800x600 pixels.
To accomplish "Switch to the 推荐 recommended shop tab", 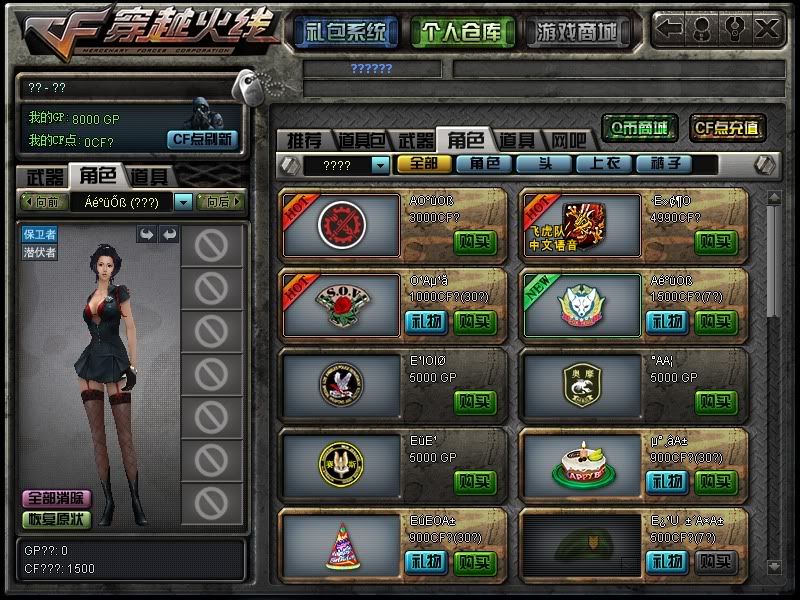I will 304,140.
